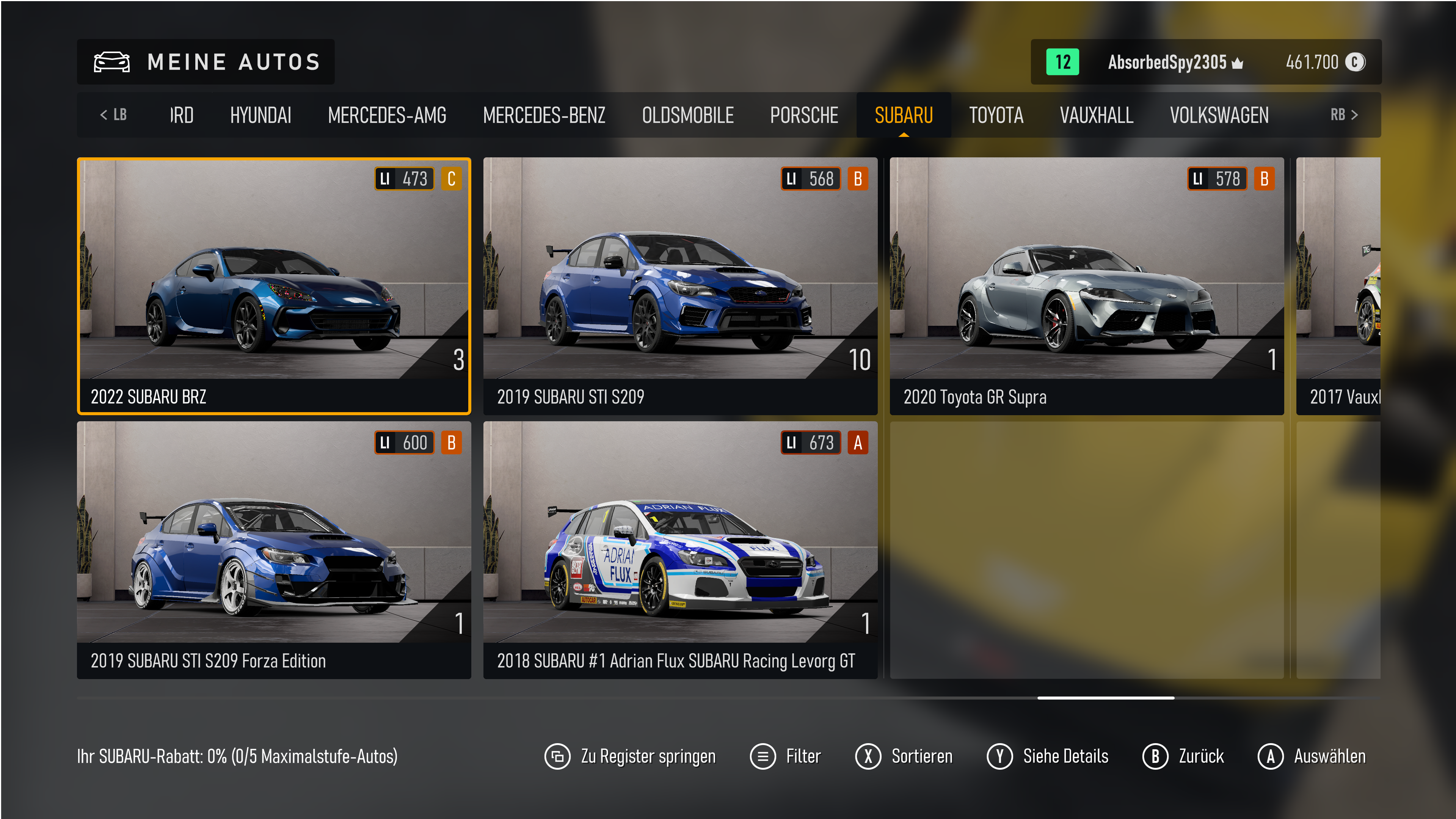This screenshot has width=1456, height=819.
Task: Show the VOLKSWAGEN cars tab
Action: pyautogui.click(x=1219, y=115)
